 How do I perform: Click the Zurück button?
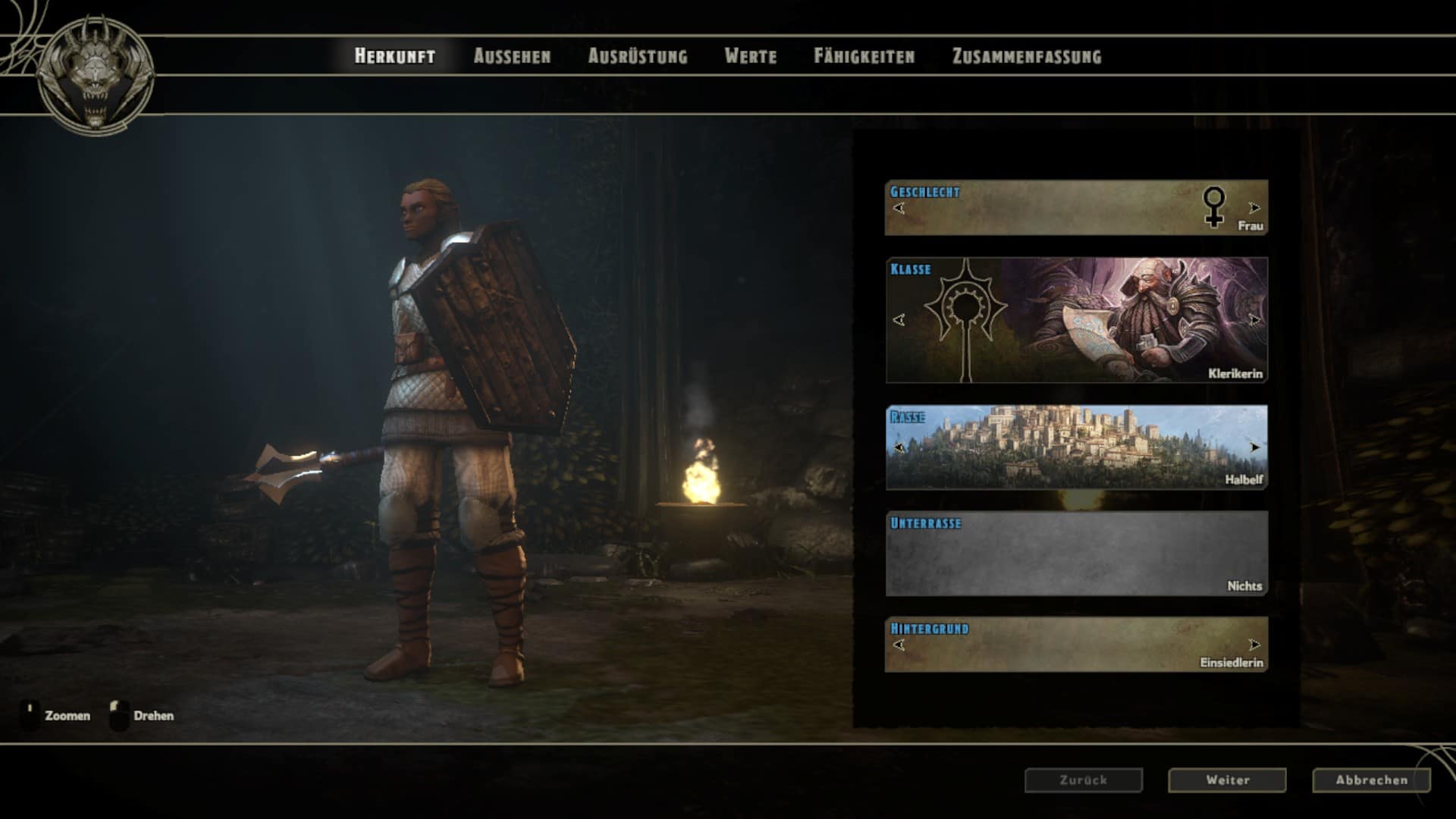(1083, 780)
